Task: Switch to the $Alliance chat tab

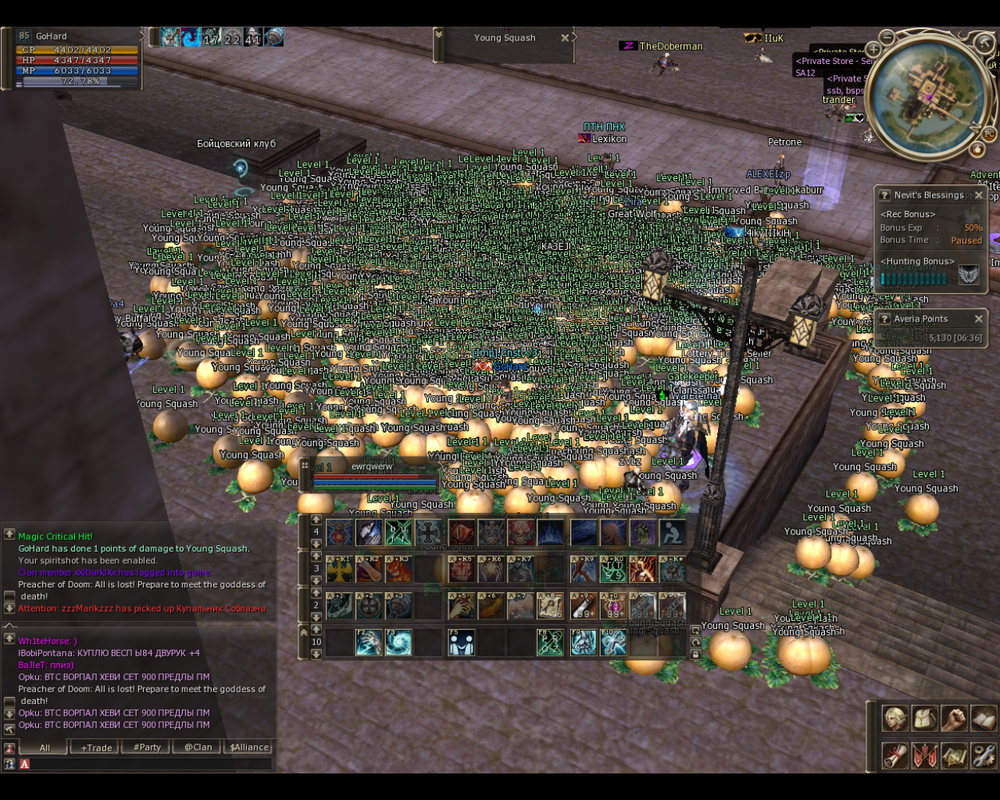Action: 249,747
